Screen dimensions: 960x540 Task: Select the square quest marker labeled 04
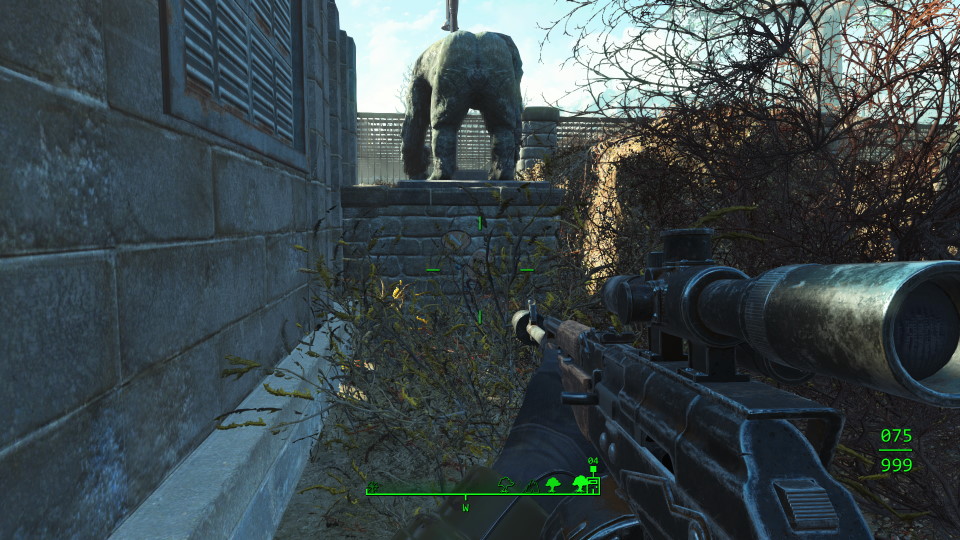pos(592,469)
